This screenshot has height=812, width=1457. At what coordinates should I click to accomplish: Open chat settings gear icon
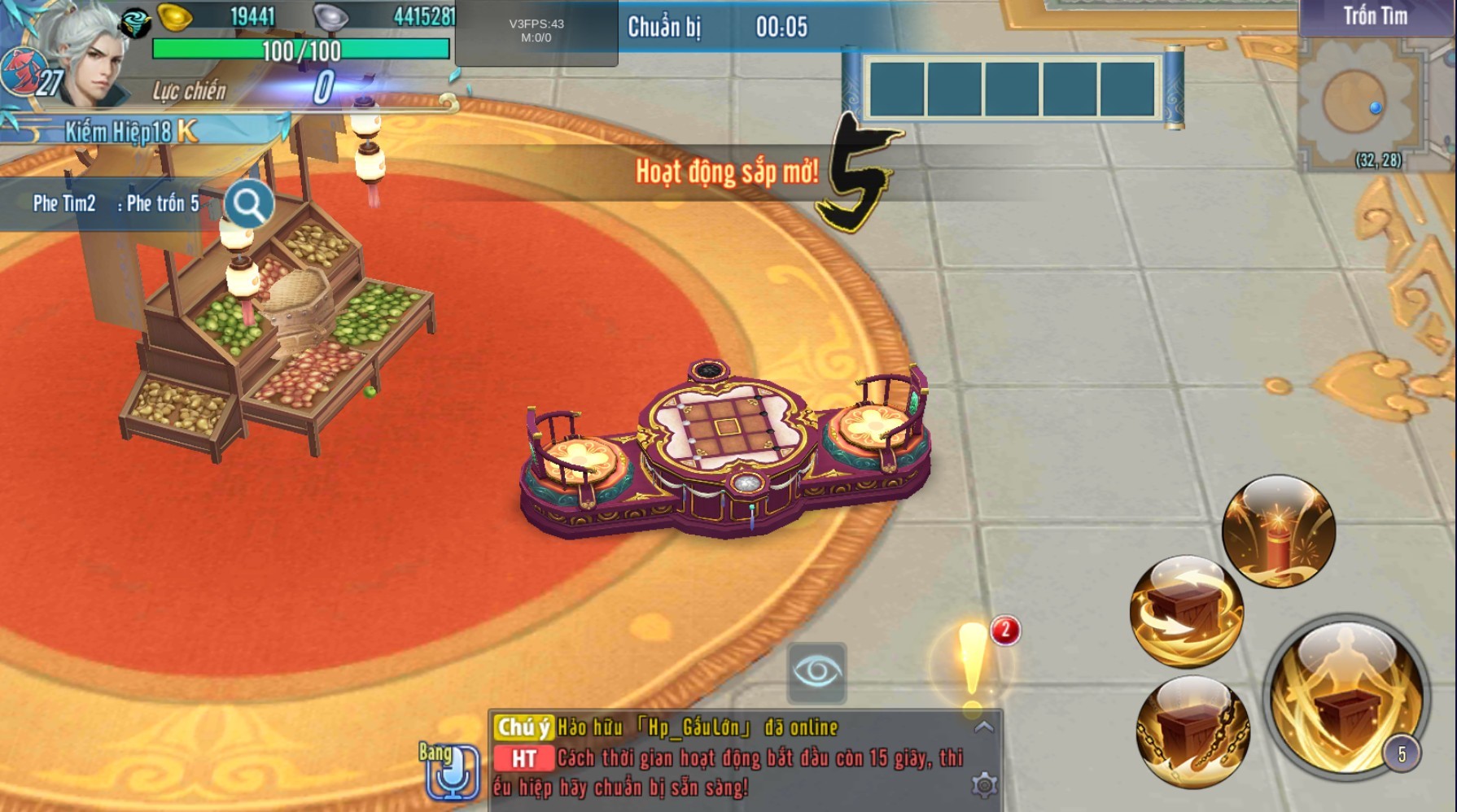pos(984,784)
